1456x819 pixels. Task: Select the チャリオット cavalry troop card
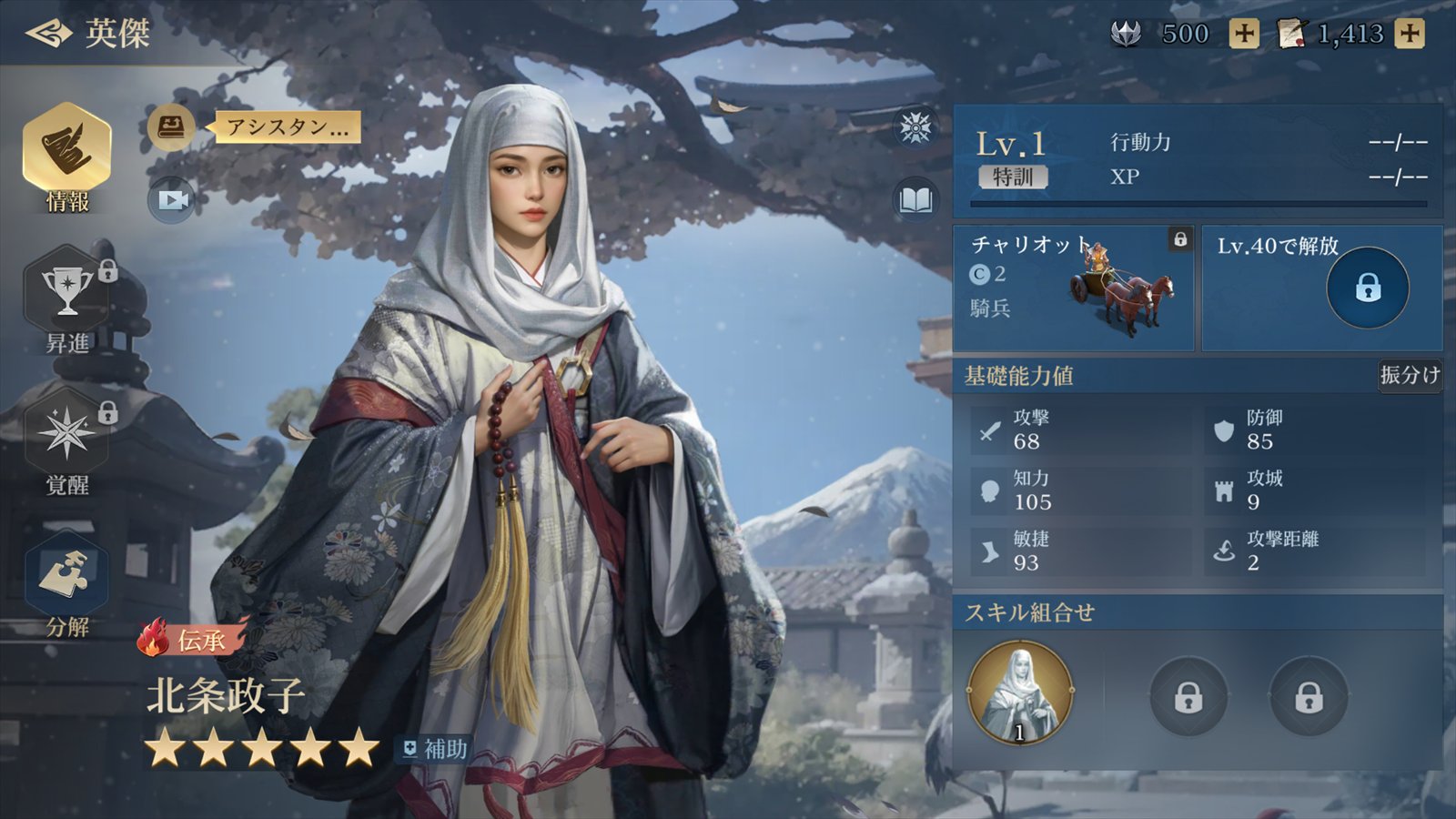(x=1073, y=288)
